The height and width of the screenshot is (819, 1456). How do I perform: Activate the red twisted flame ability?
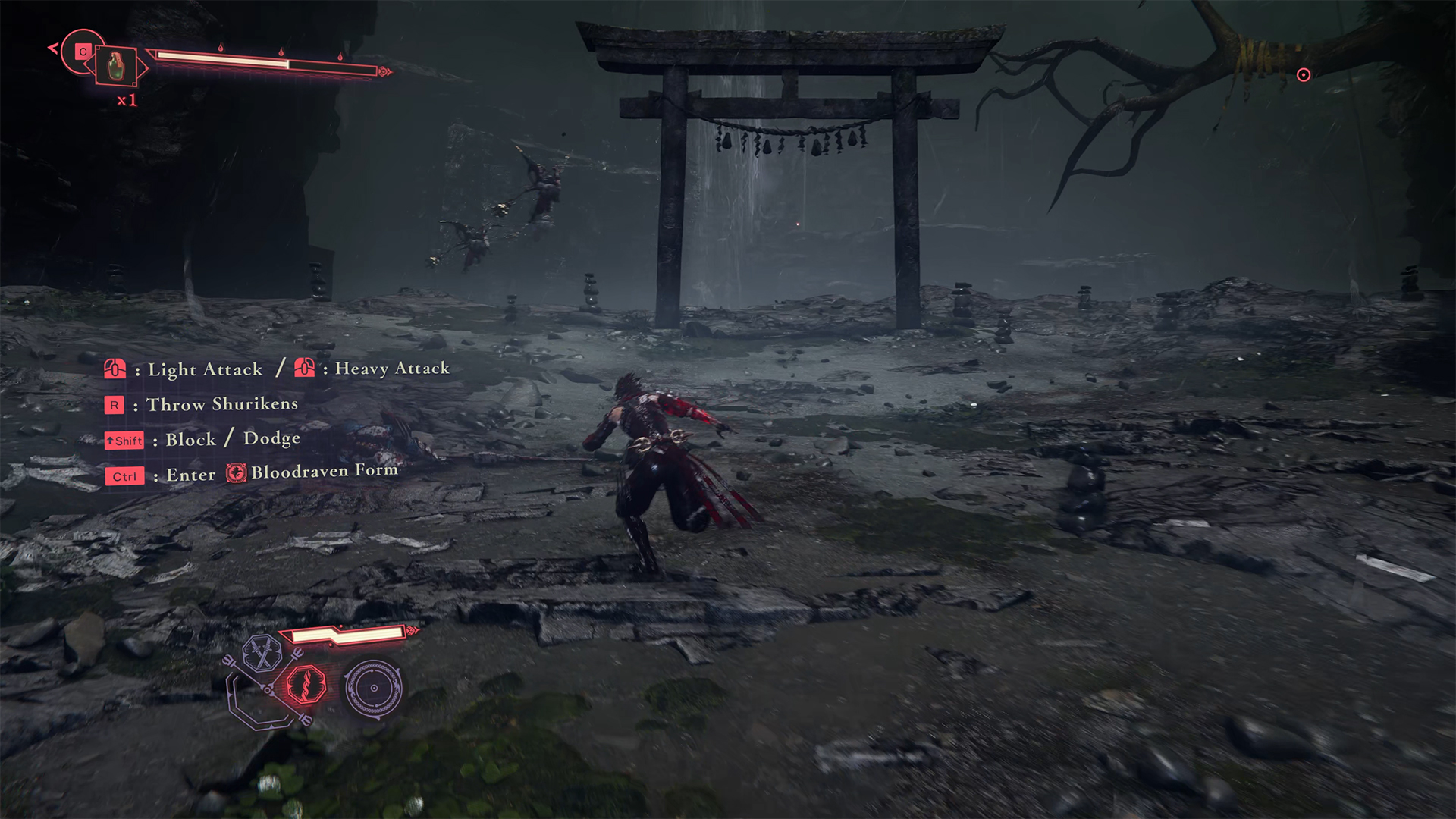306,685
